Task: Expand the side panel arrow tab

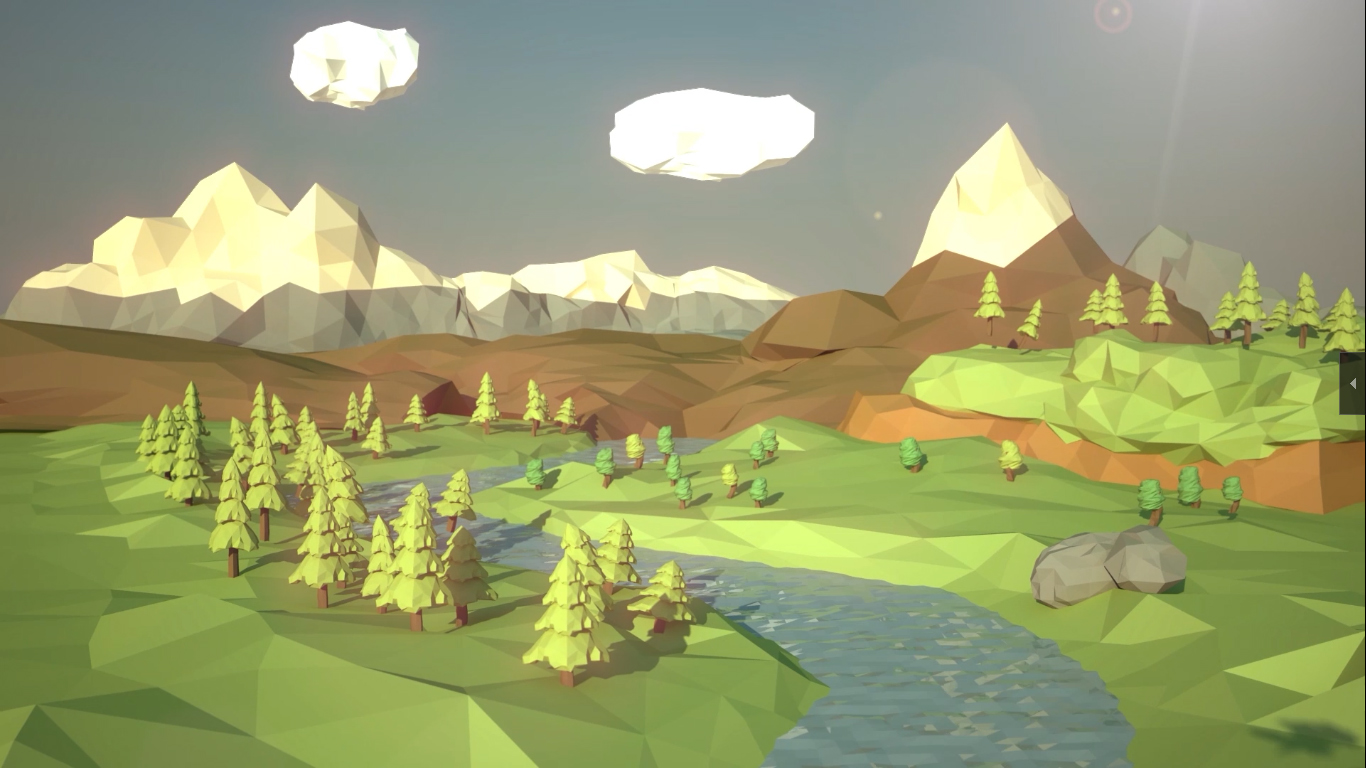Action: point(1353,384)
